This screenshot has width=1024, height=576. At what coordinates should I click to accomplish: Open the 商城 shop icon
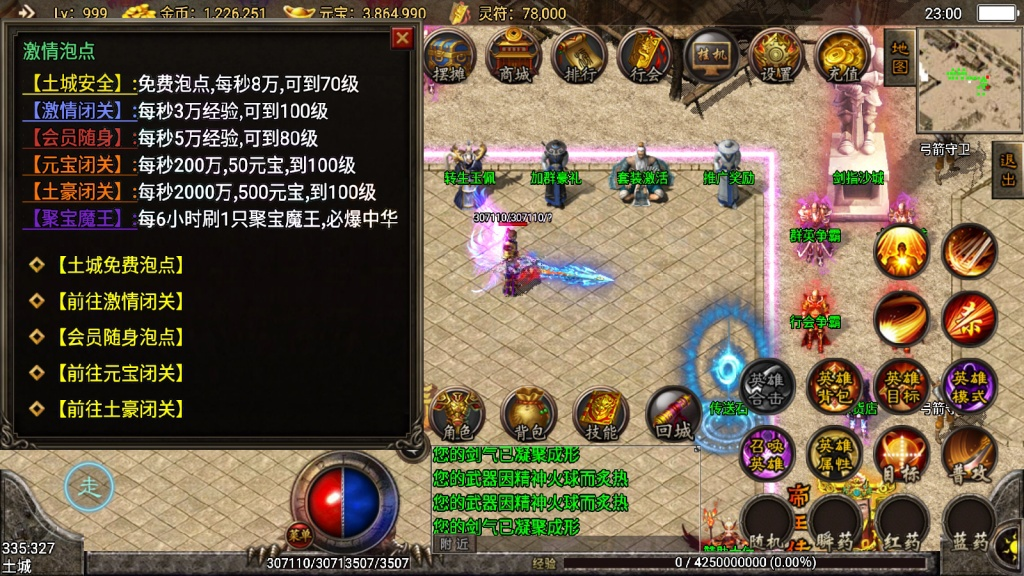513,54
